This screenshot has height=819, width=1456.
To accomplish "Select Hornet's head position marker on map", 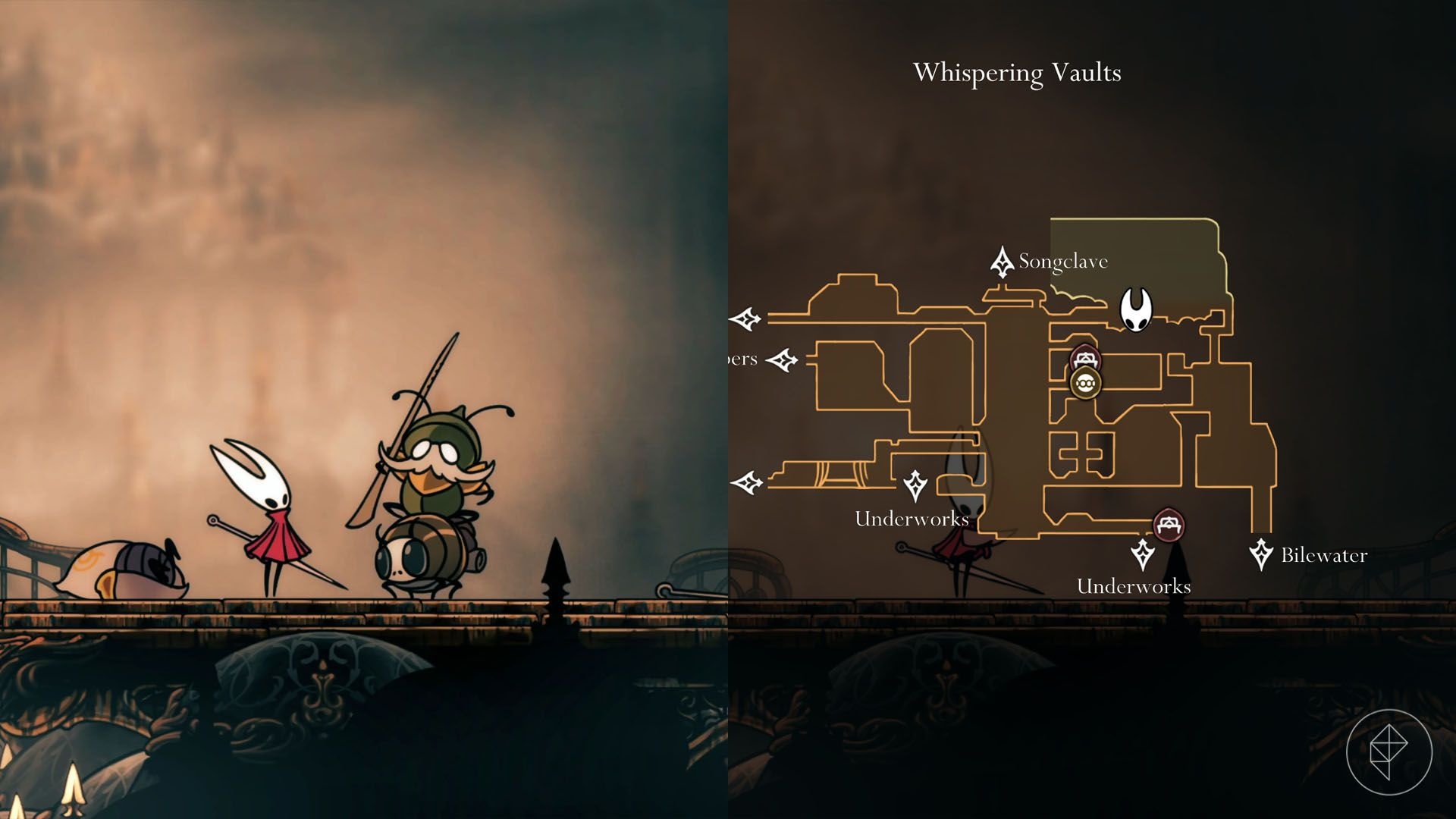I will coord(1136,309).
